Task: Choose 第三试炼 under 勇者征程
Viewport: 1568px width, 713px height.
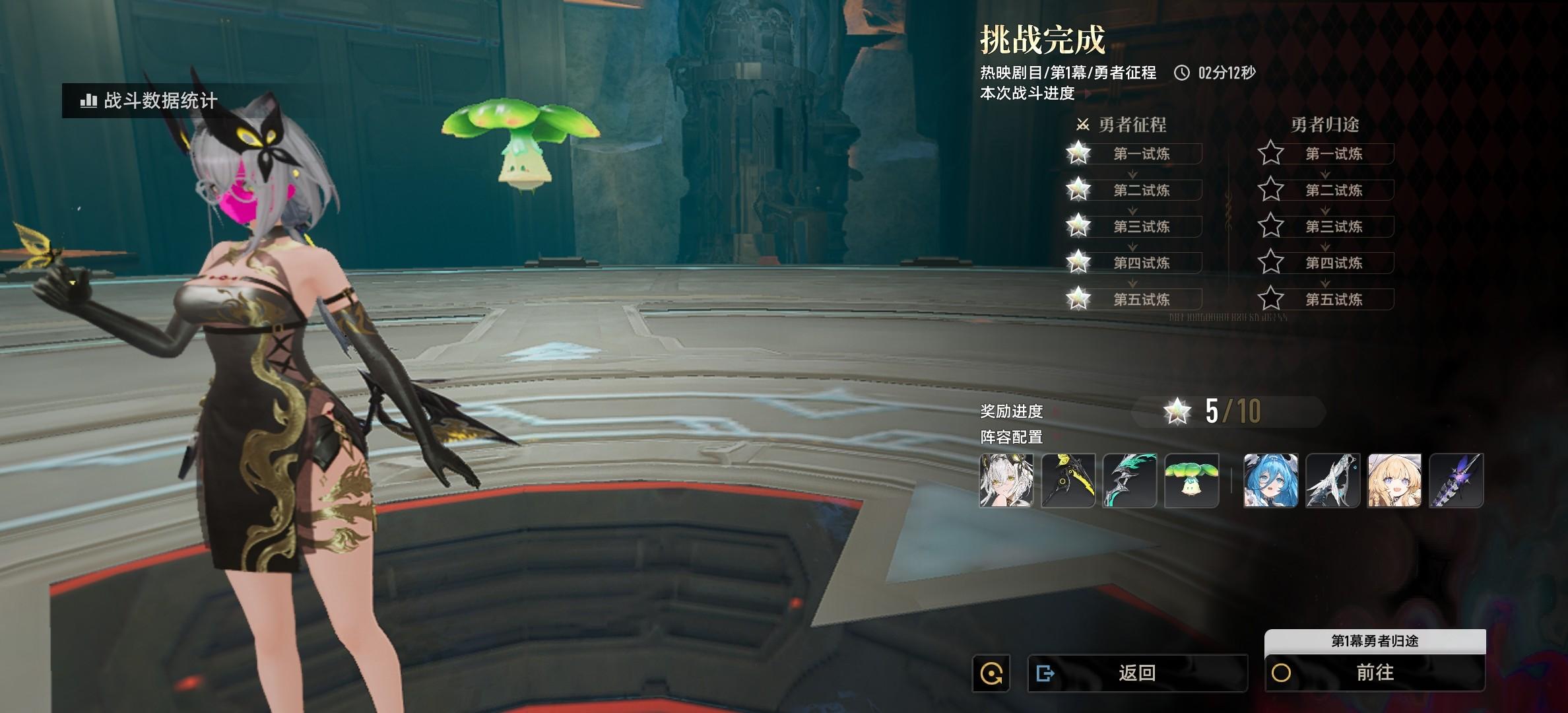Action: 1141,226
